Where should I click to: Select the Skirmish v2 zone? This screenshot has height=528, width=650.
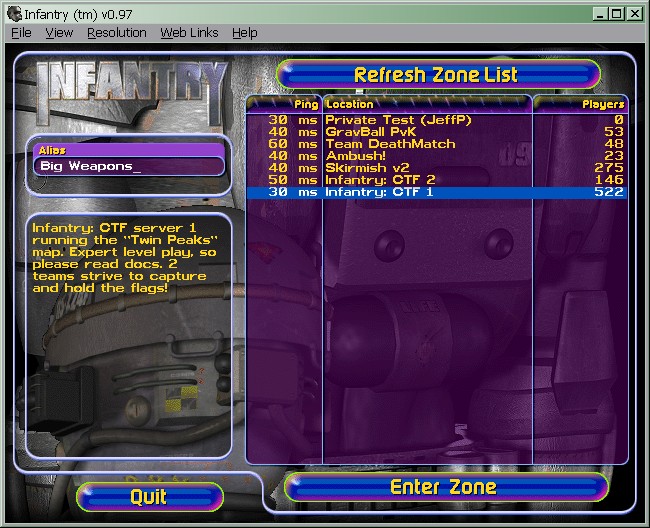[x=369, y=168]
